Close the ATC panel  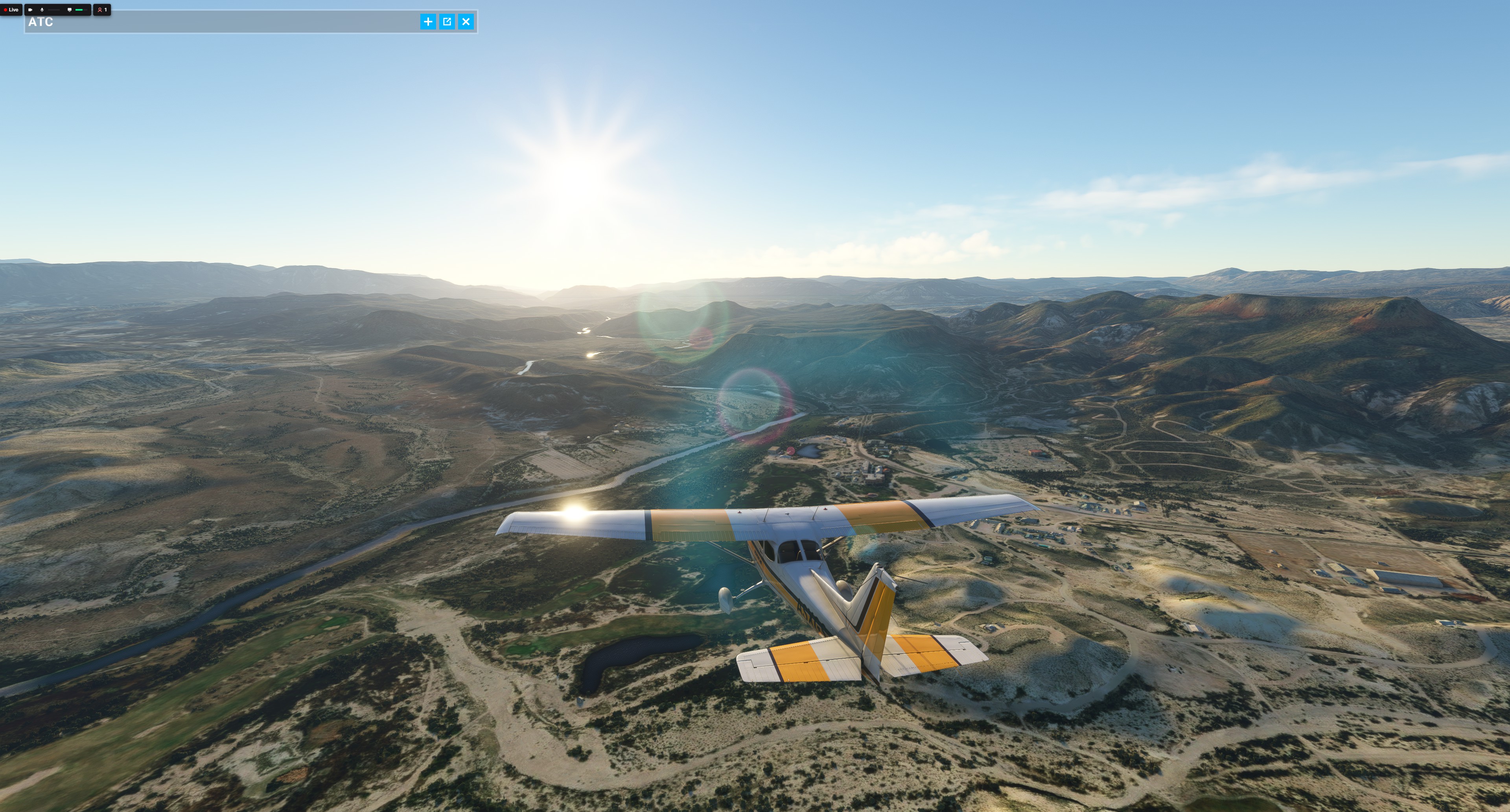pyautogui.click(x=466, y=22)
